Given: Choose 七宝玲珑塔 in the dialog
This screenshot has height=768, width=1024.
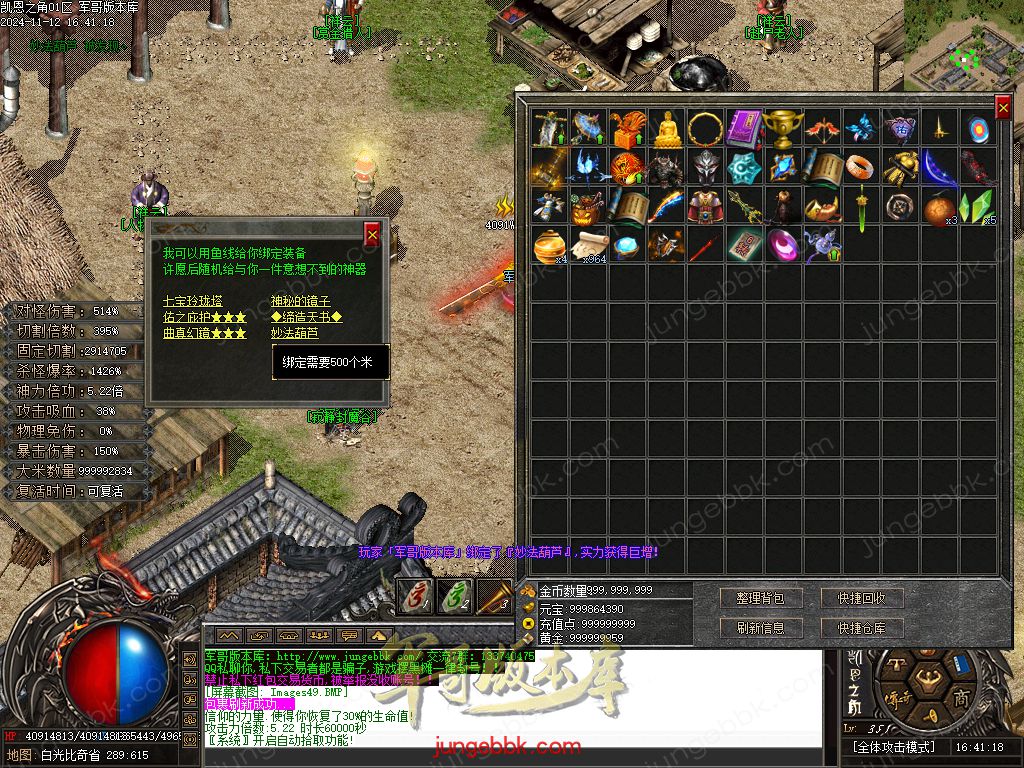Looking at the screenshot, I should (x=193, y=300).
